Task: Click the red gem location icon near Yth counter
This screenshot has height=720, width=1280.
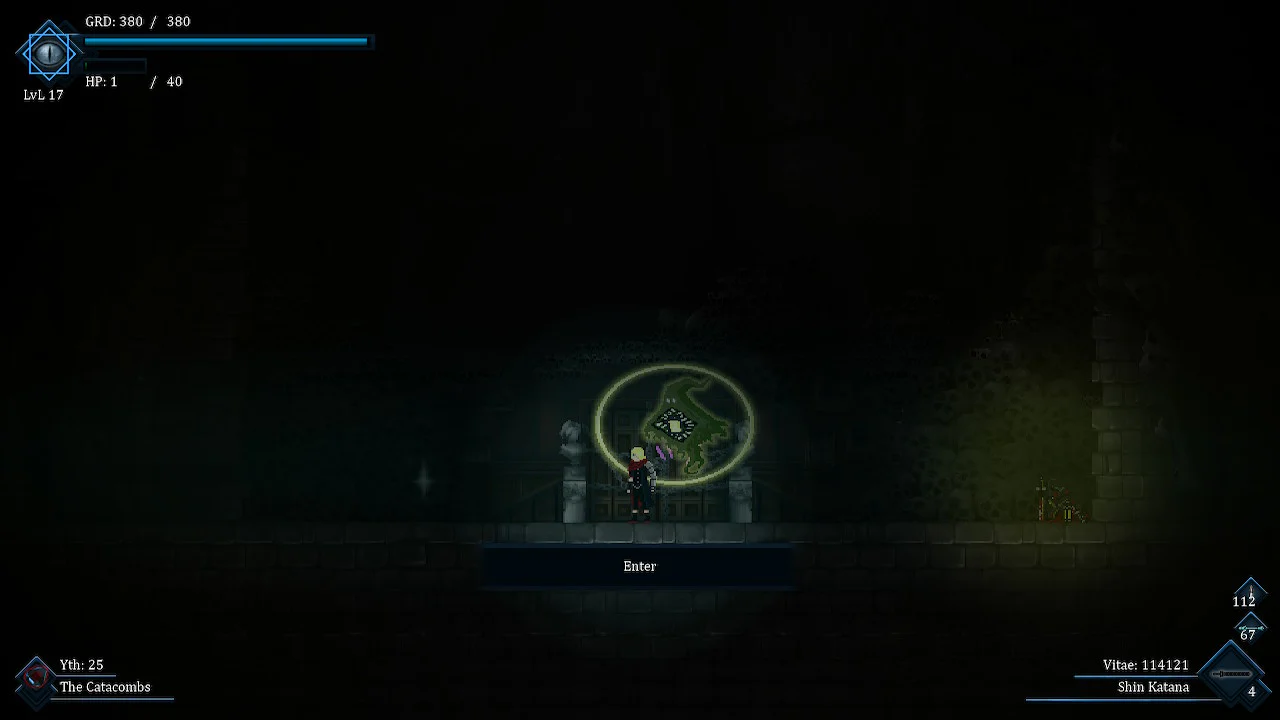Action: tap(37, 675)
